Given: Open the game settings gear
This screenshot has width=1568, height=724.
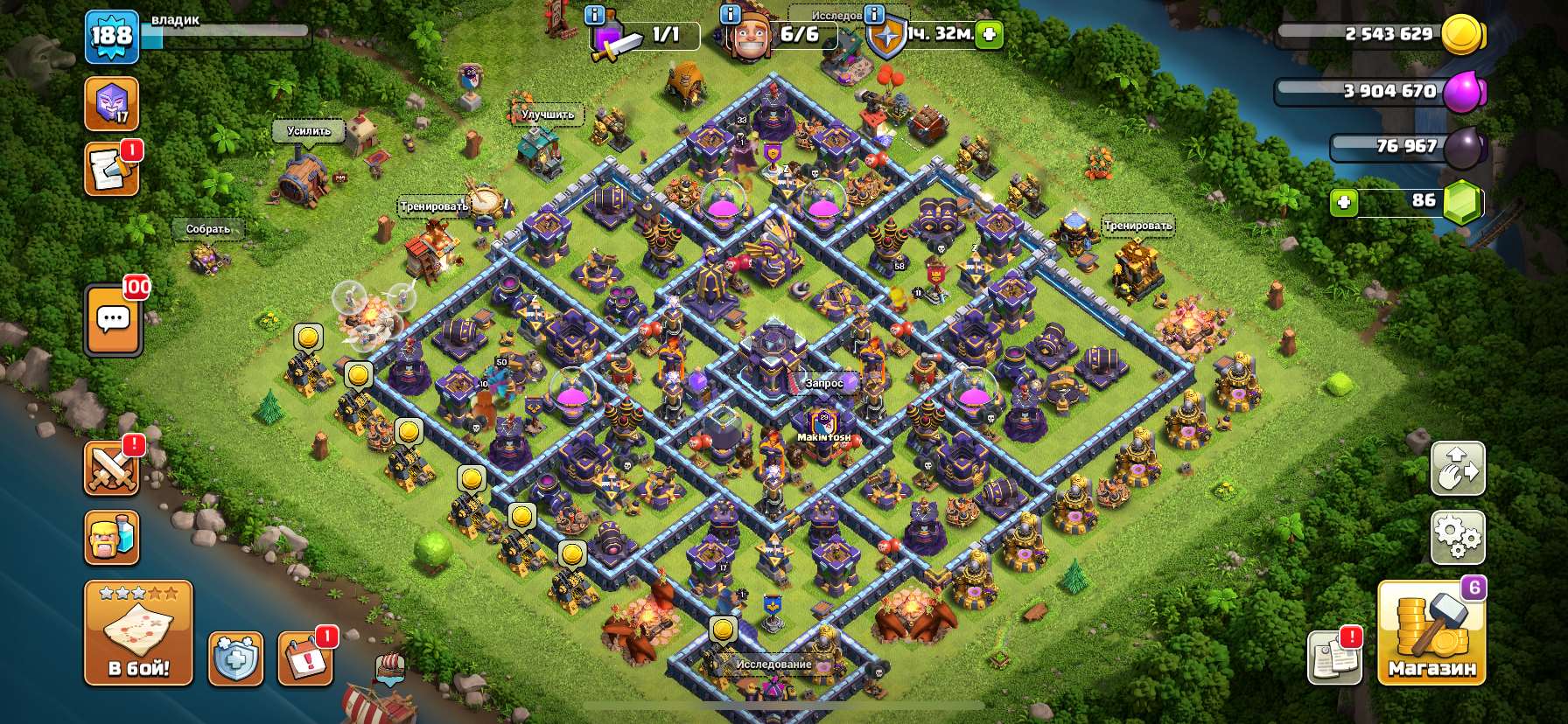Looking at the screenshot, I should (1458, 538).
